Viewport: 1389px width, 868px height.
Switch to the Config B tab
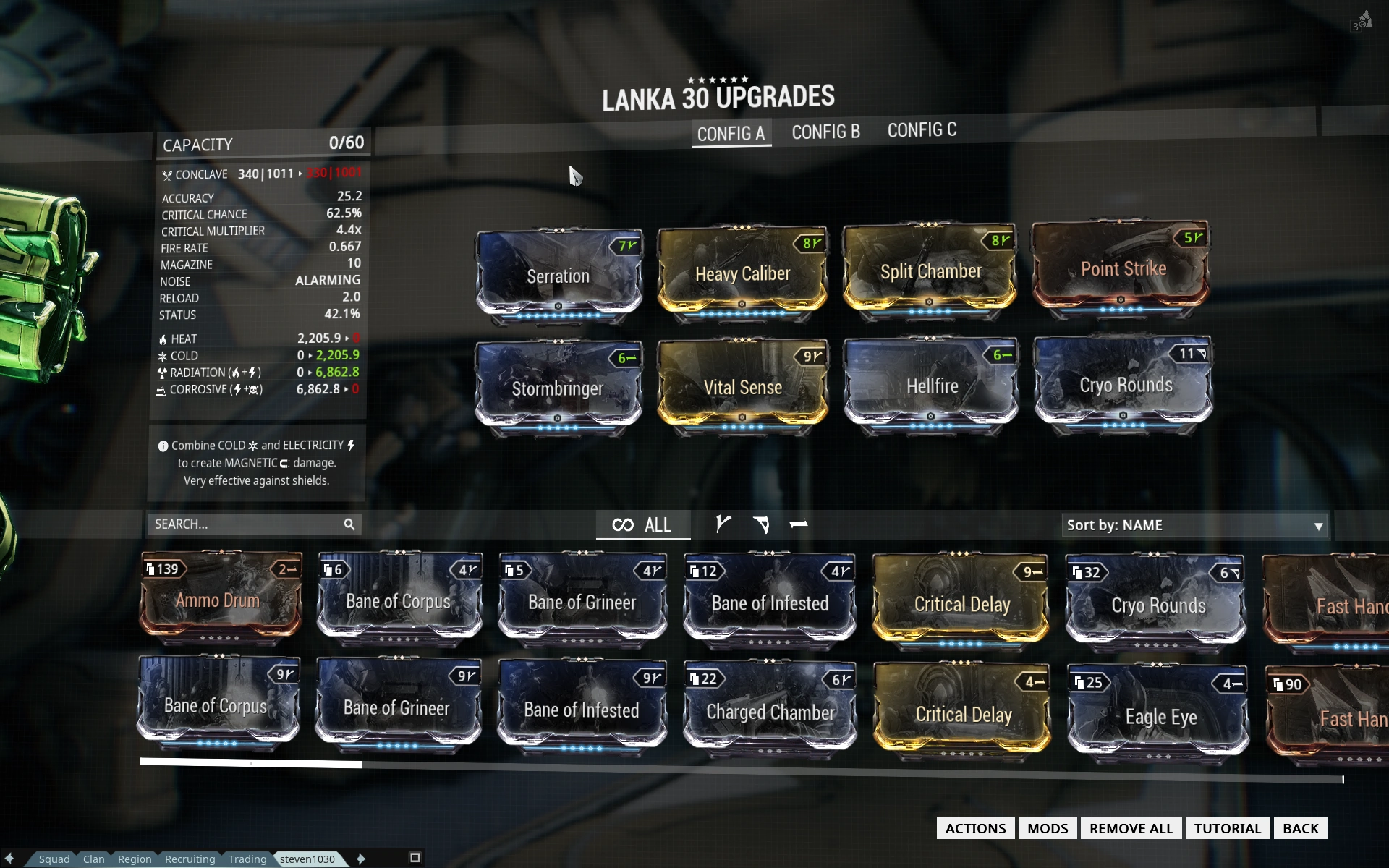(x=825, y=132)
